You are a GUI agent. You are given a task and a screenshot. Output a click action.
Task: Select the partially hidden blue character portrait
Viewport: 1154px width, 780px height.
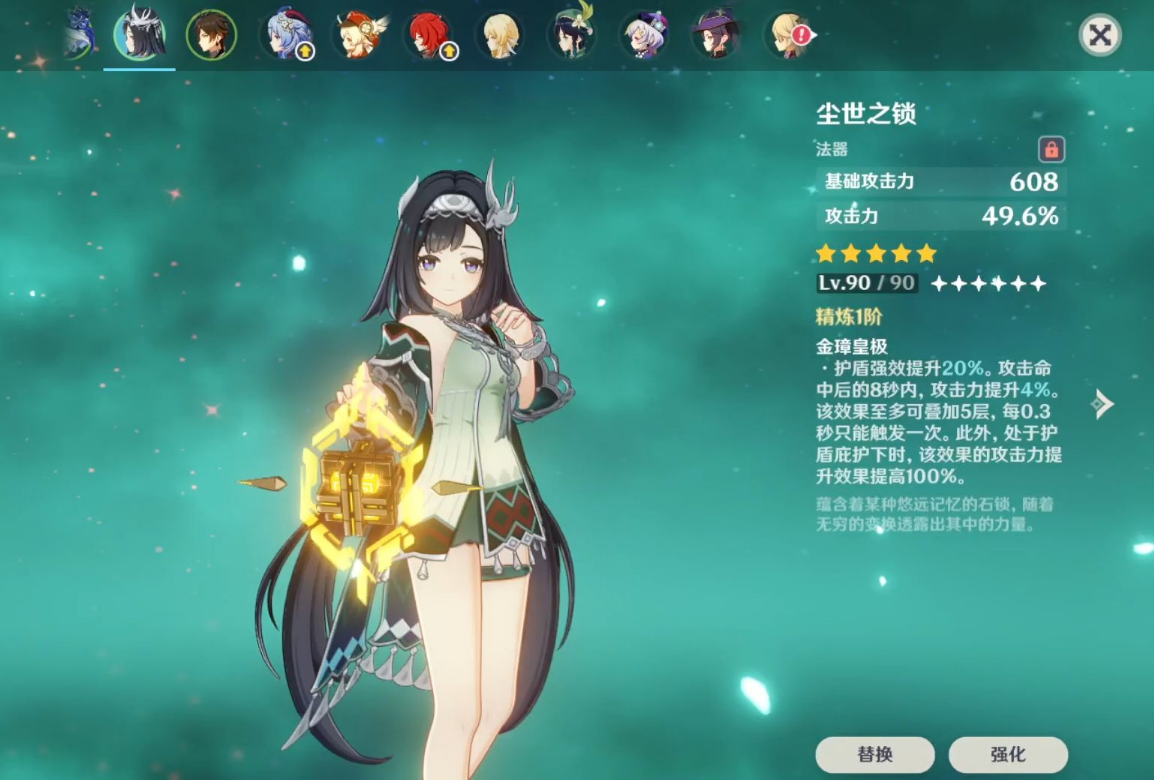coord(79,33)
